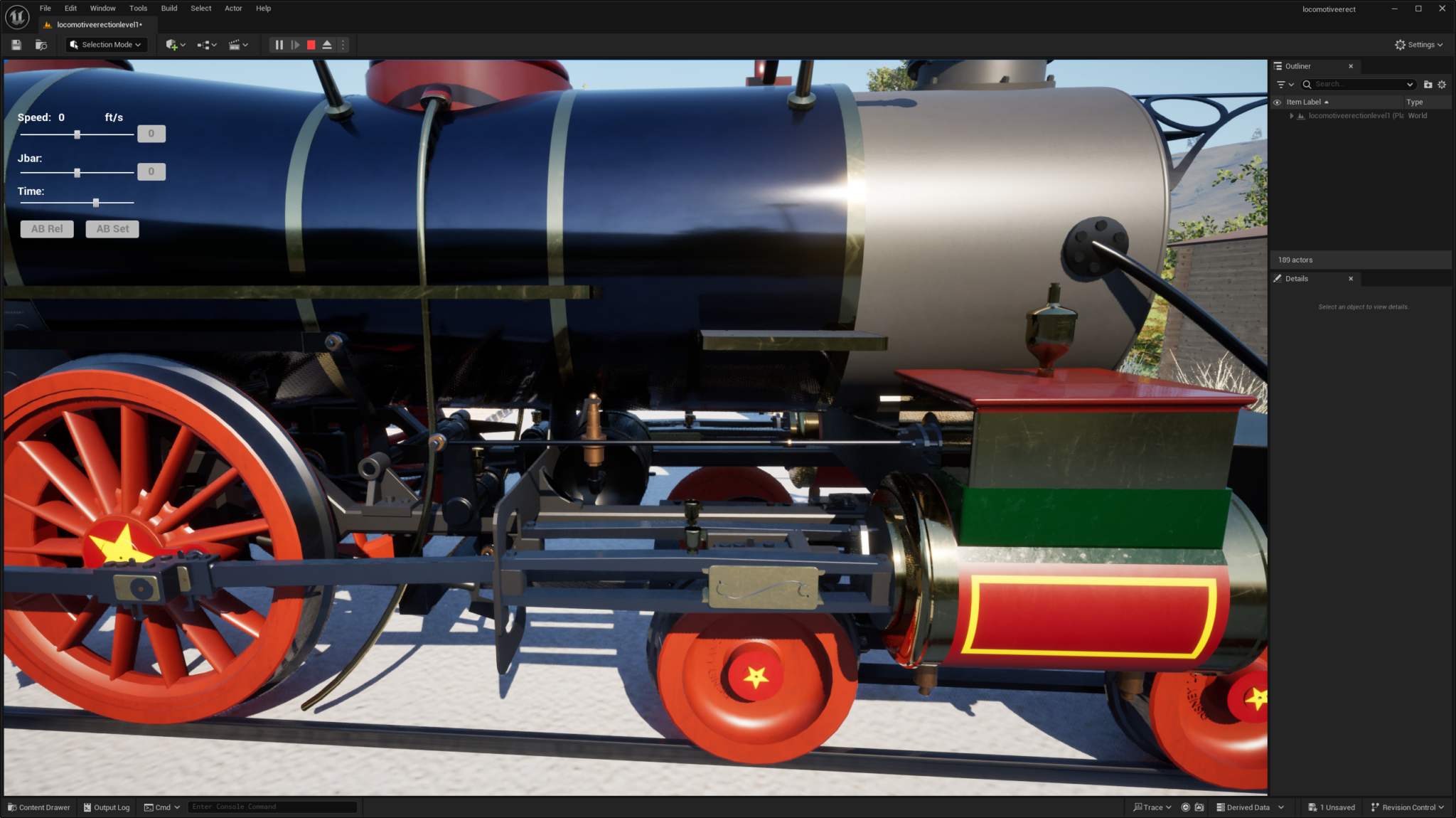Click the Enter Console Command field

click(x=272, y=806)
